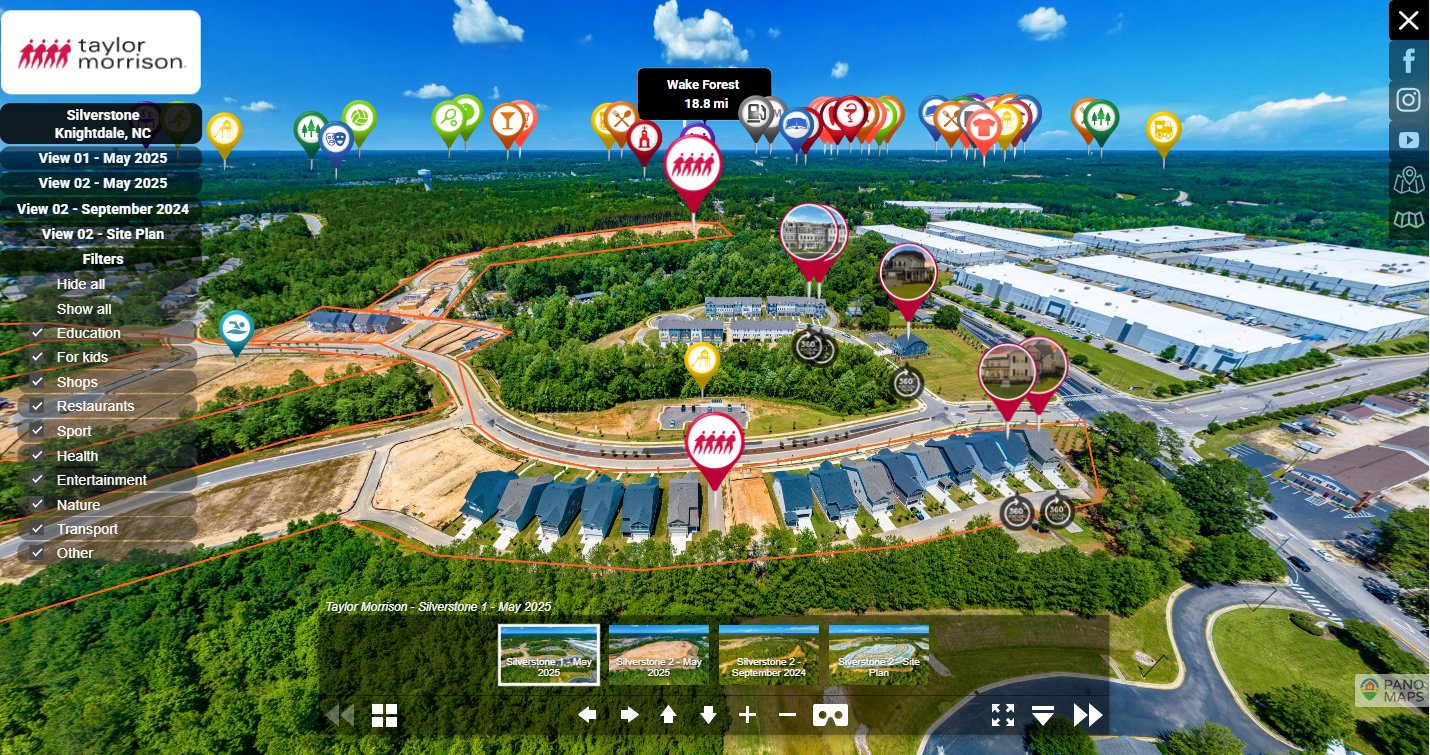Open the Facebook link icon

[1409, 60]
